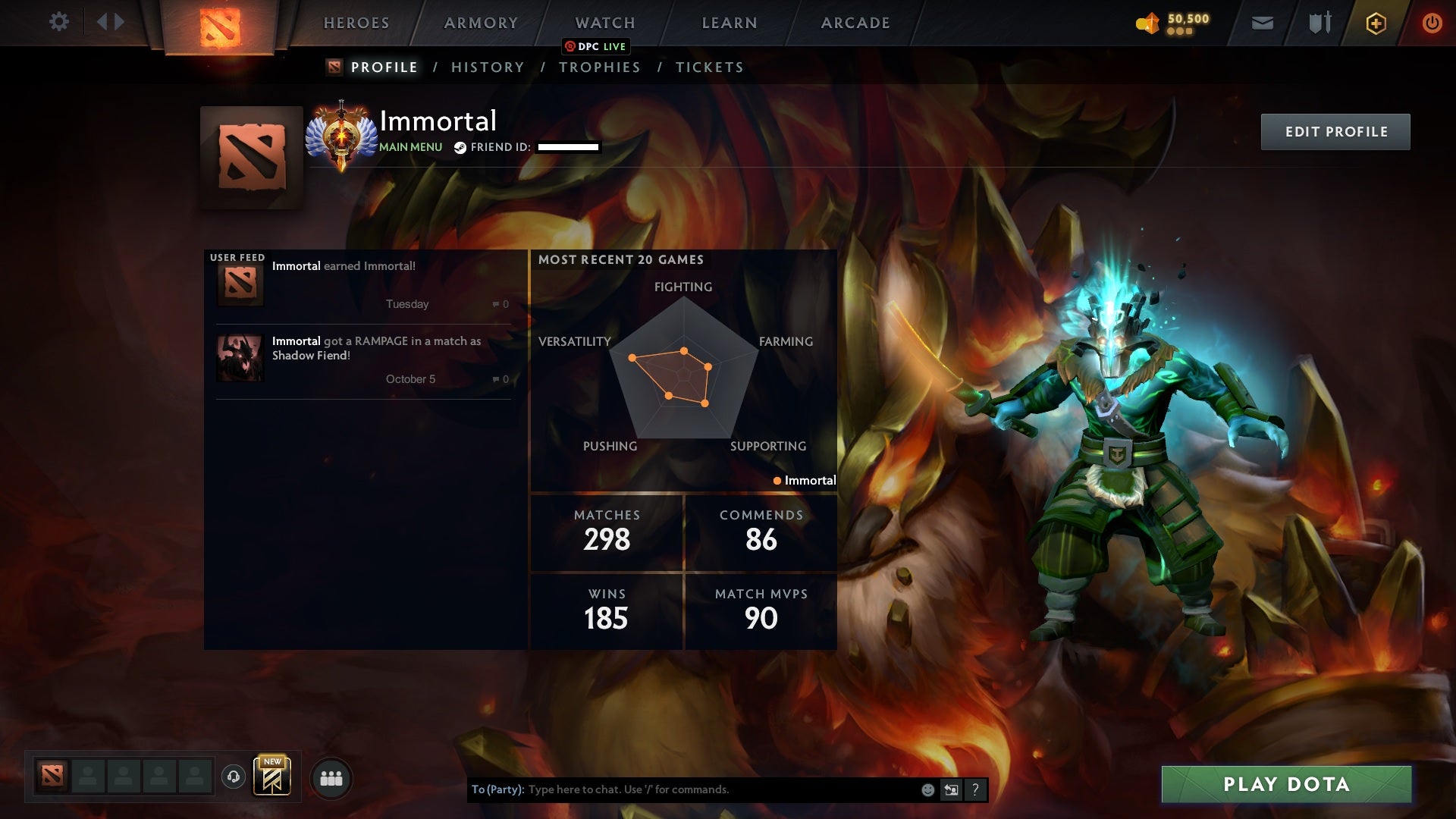
Task: Open the settings gear icon
Action: click(x=58, y=22)
